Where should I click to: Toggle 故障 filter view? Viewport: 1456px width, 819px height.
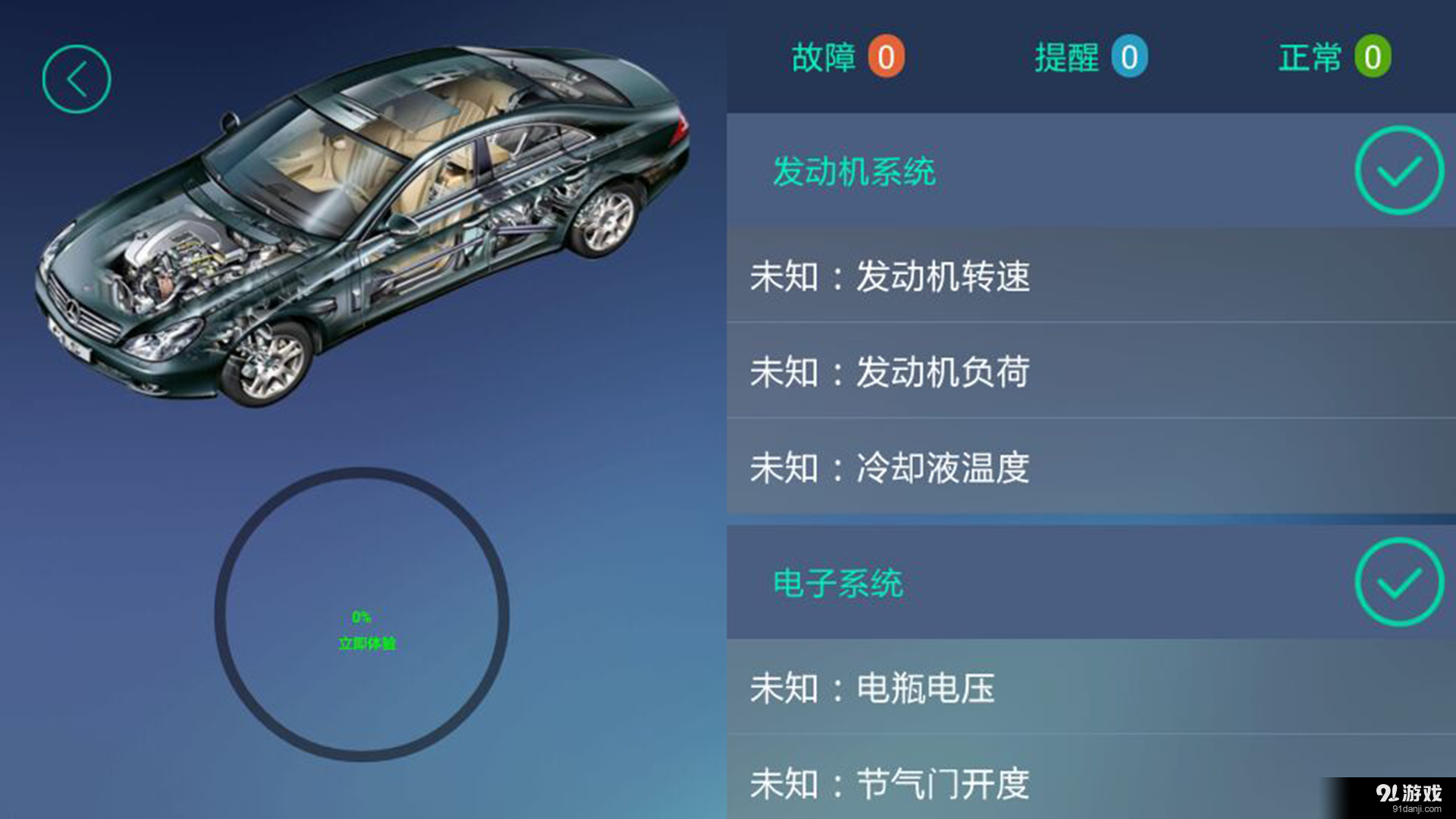[x=846, y=55]
